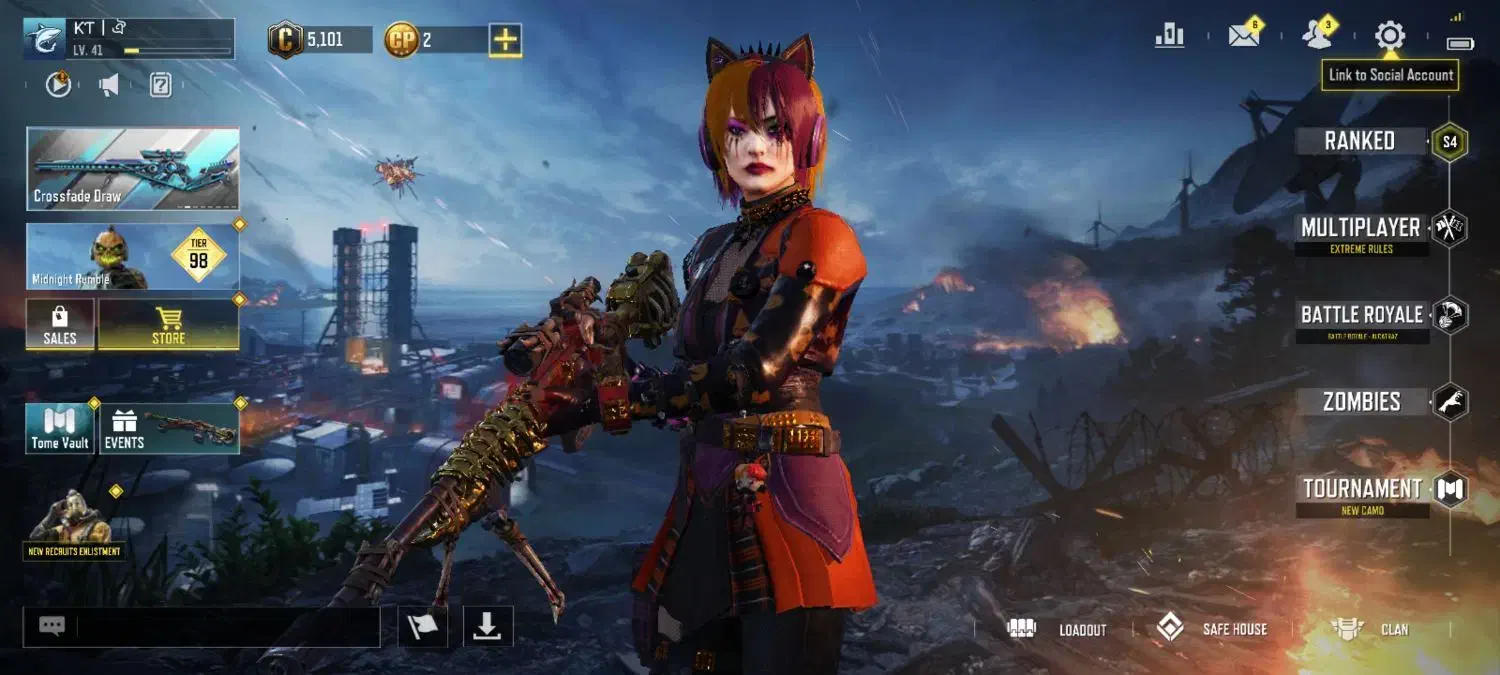Open the settings gear icon
Image resolution: width=1500 pixels, height=675 pixels.
(x=1389, y=36)
